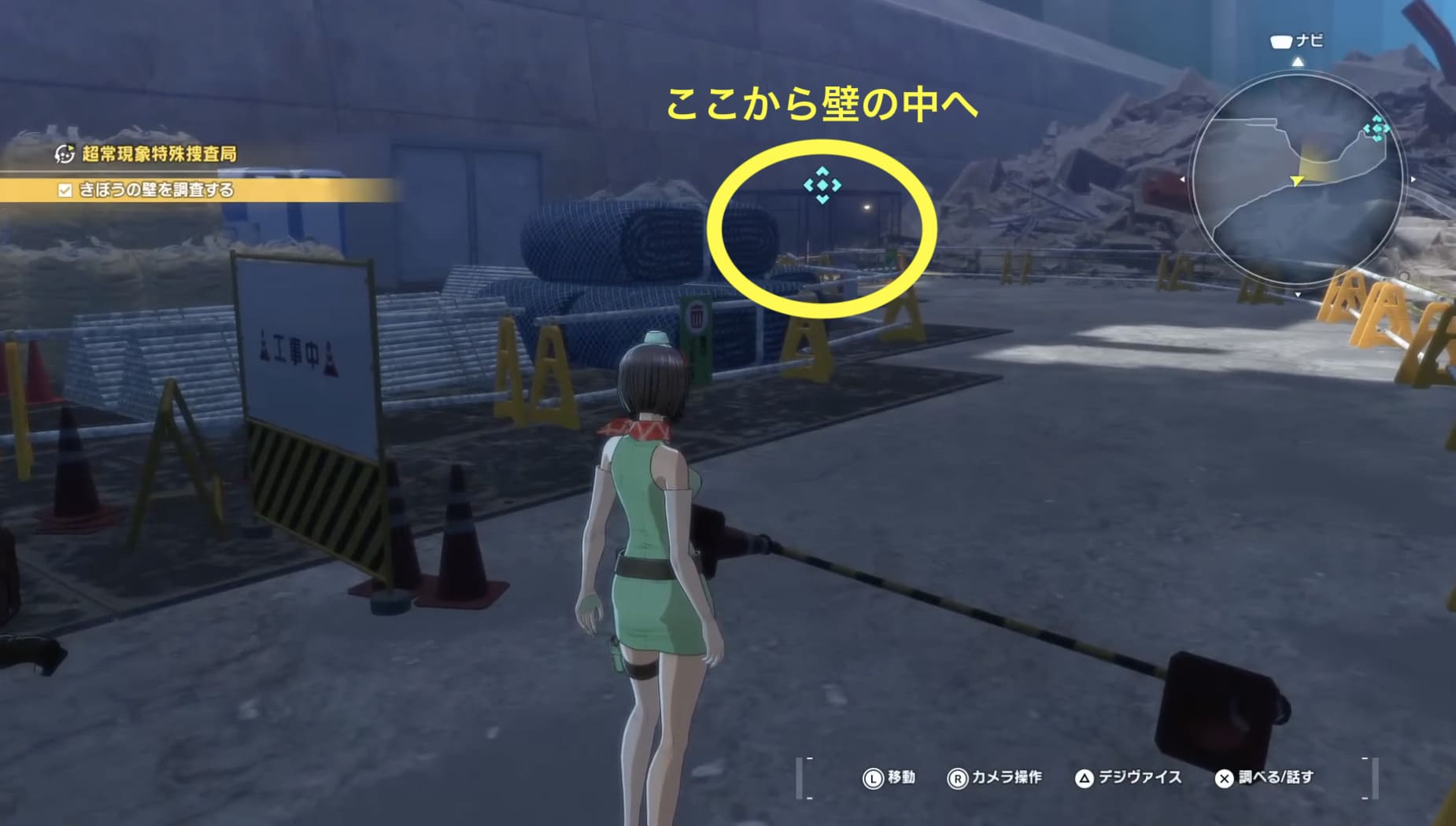Click the X button icon for 調べる/話す
Image resolution: width=1456 pixels, height=826 pixels.
tap(1222, 776)
